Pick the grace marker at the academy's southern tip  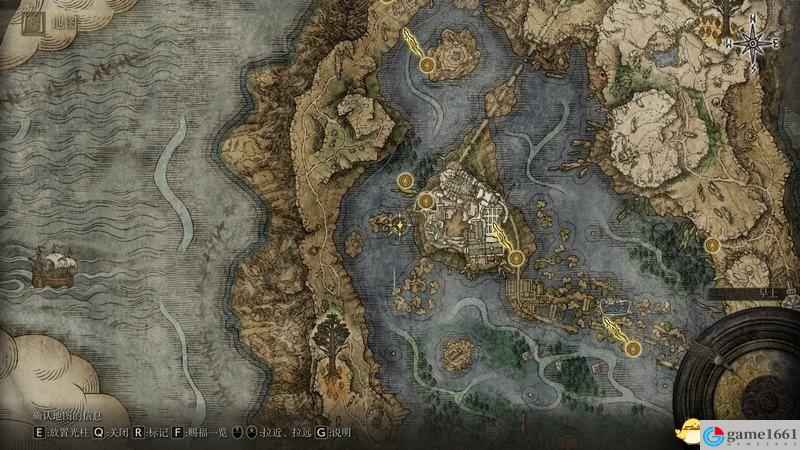click(x=516, y=258)
